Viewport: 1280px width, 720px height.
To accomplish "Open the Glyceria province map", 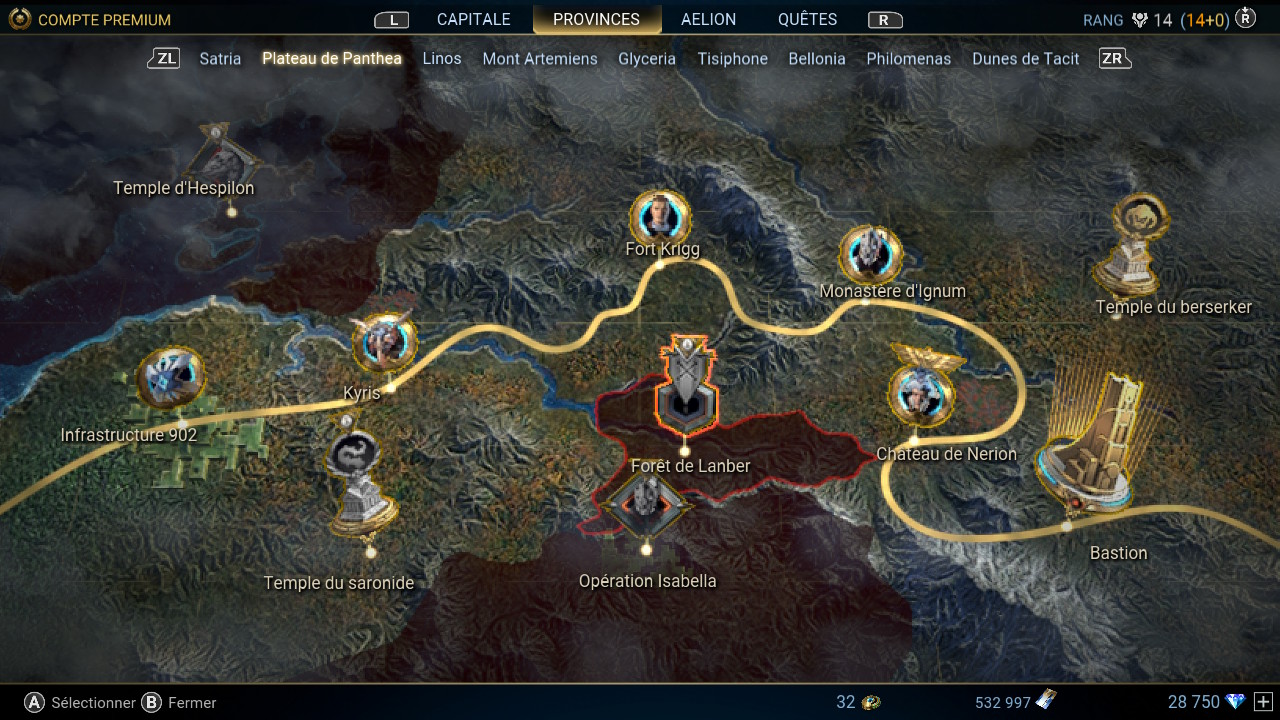I will click(647, 59).
